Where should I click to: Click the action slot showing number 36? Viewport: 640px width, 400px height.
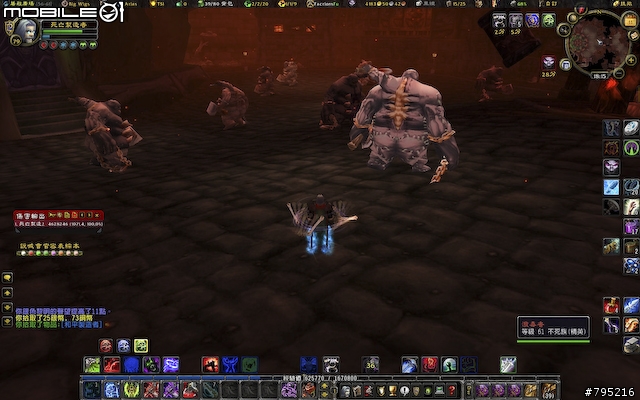pos(370,365)
